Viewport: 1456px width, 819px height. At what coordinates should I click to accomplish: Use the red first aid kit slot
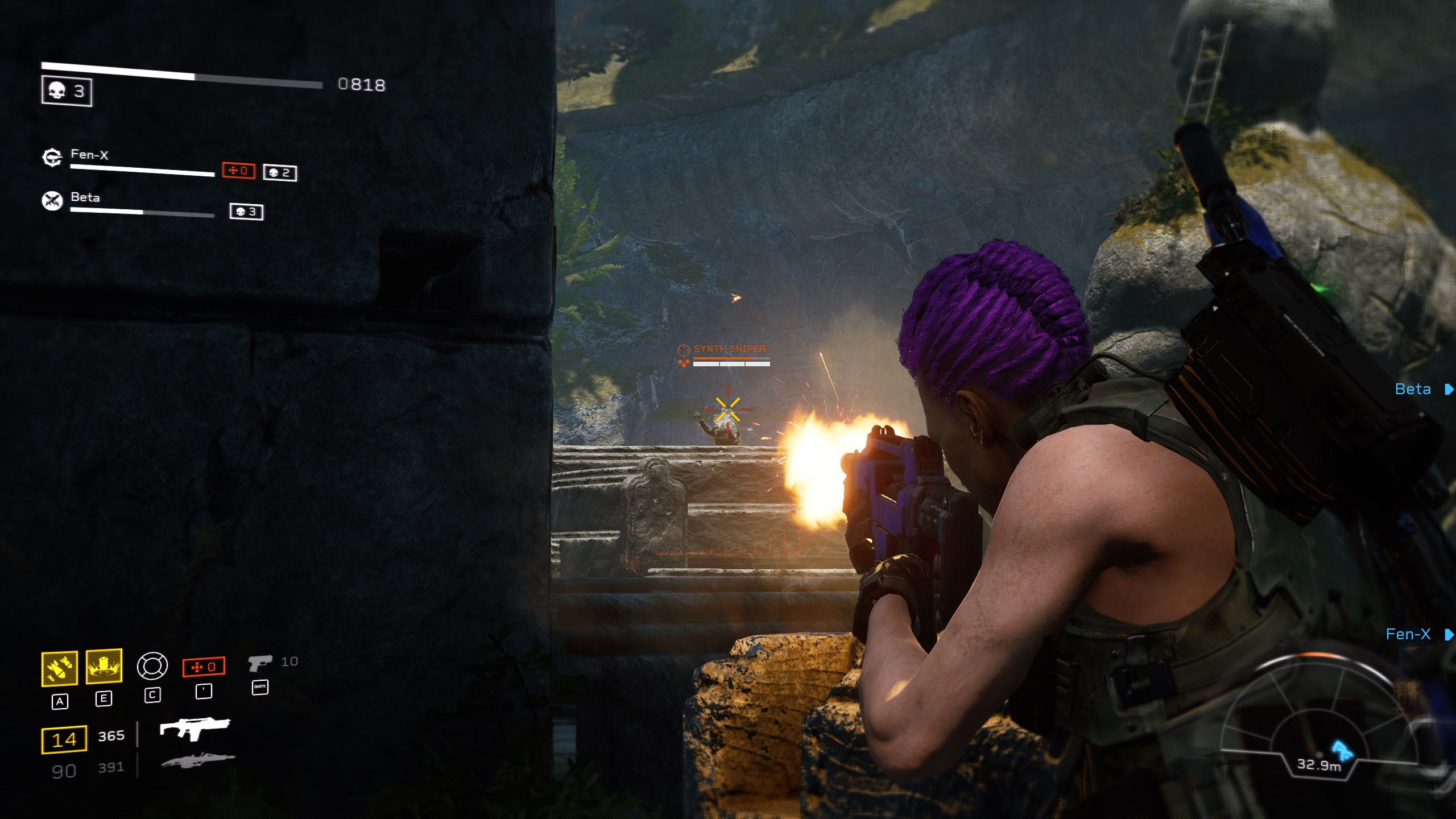[x=204, y=667]
